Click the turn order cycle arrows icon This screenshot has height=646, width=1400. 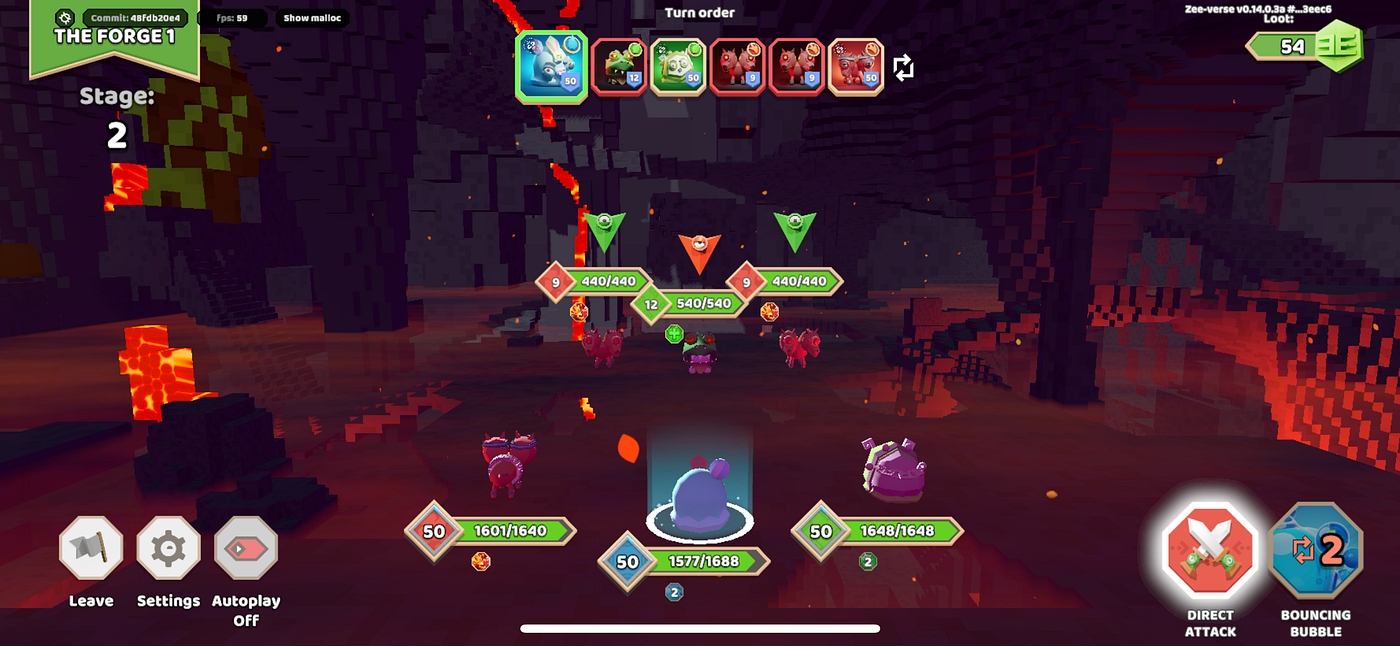[x=903, y=68]
